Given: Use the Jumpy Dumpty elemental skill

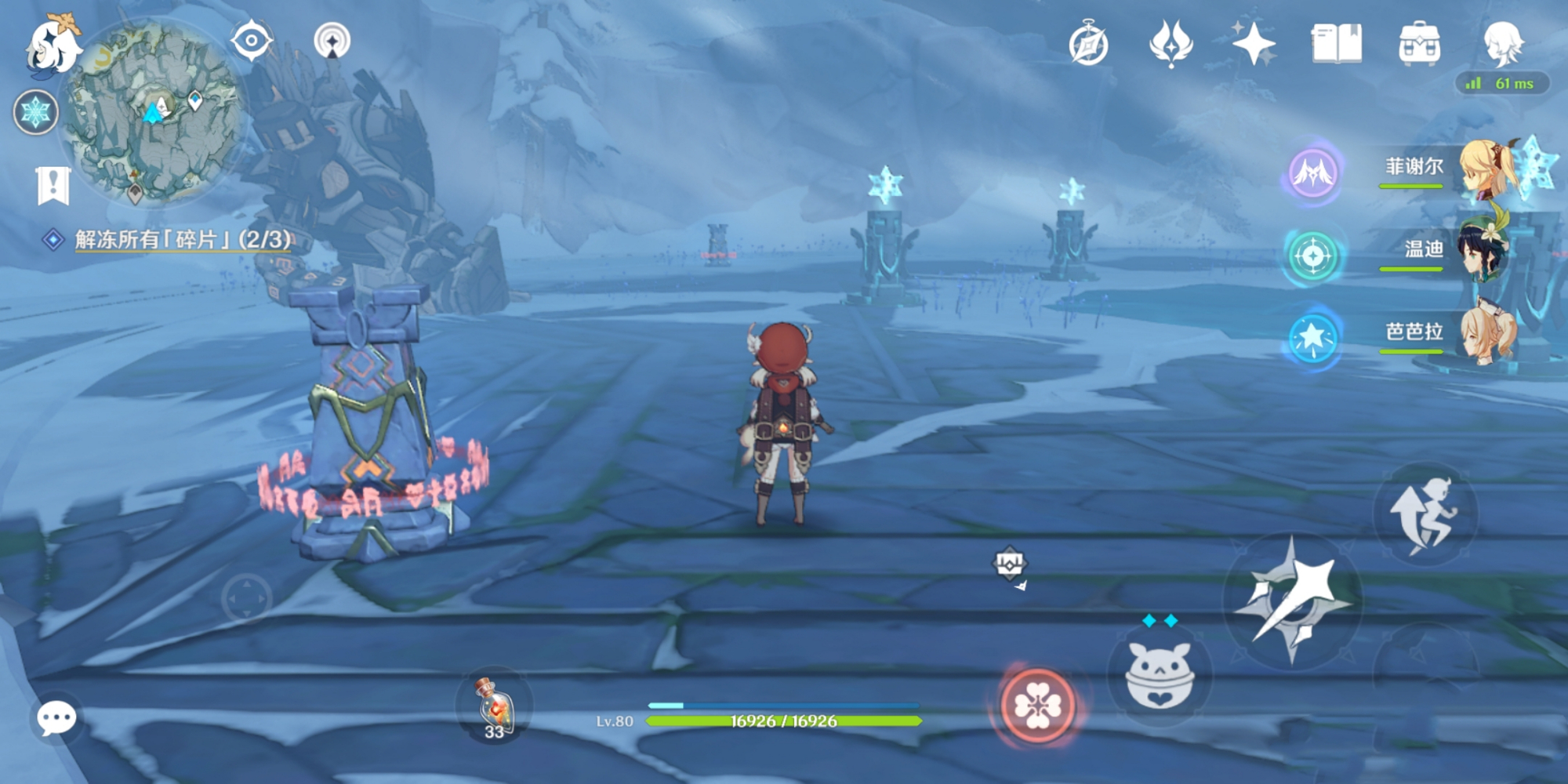Looking at the screenshot, I should [x=1159, y=675].
